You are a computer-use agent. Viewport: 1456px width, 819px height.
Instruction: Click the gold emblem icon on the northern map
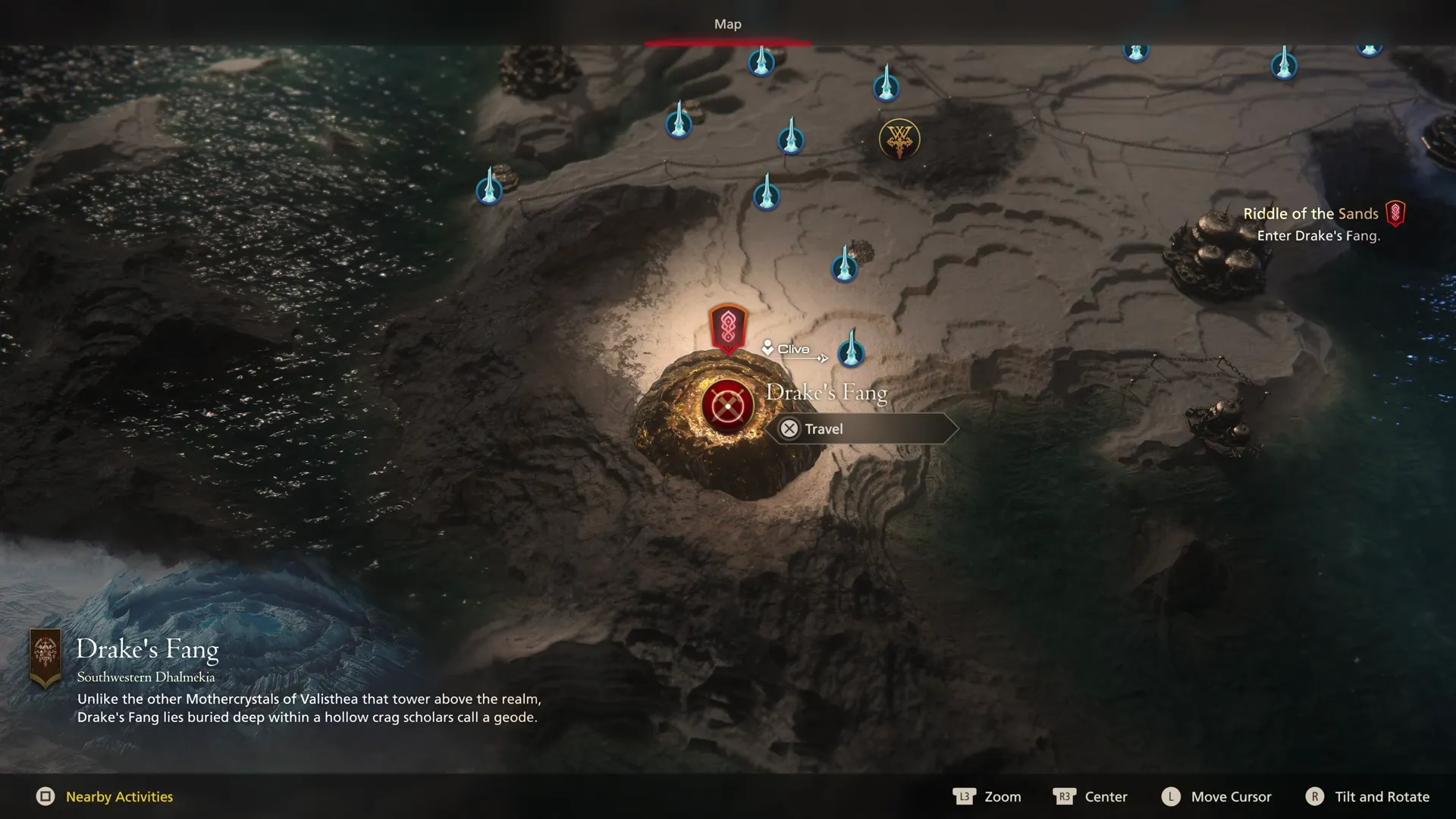pyautogui.click(x=898, y=139)
